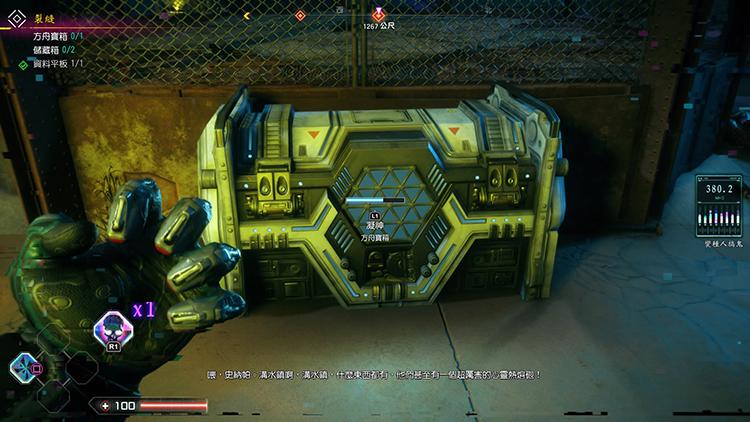Choose the completed 資料平板 objective entry
Image resolution: width=750 pixels, height=422 pixels.
[x=57, y=63]
